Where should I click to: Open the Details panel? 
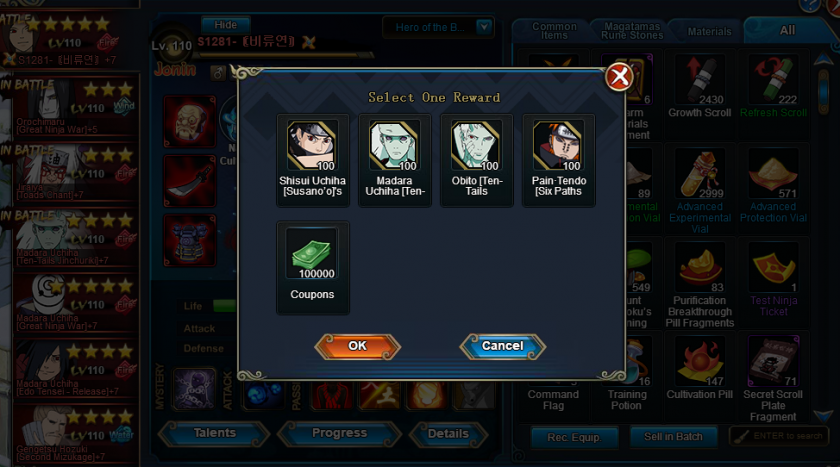point(448,434)
